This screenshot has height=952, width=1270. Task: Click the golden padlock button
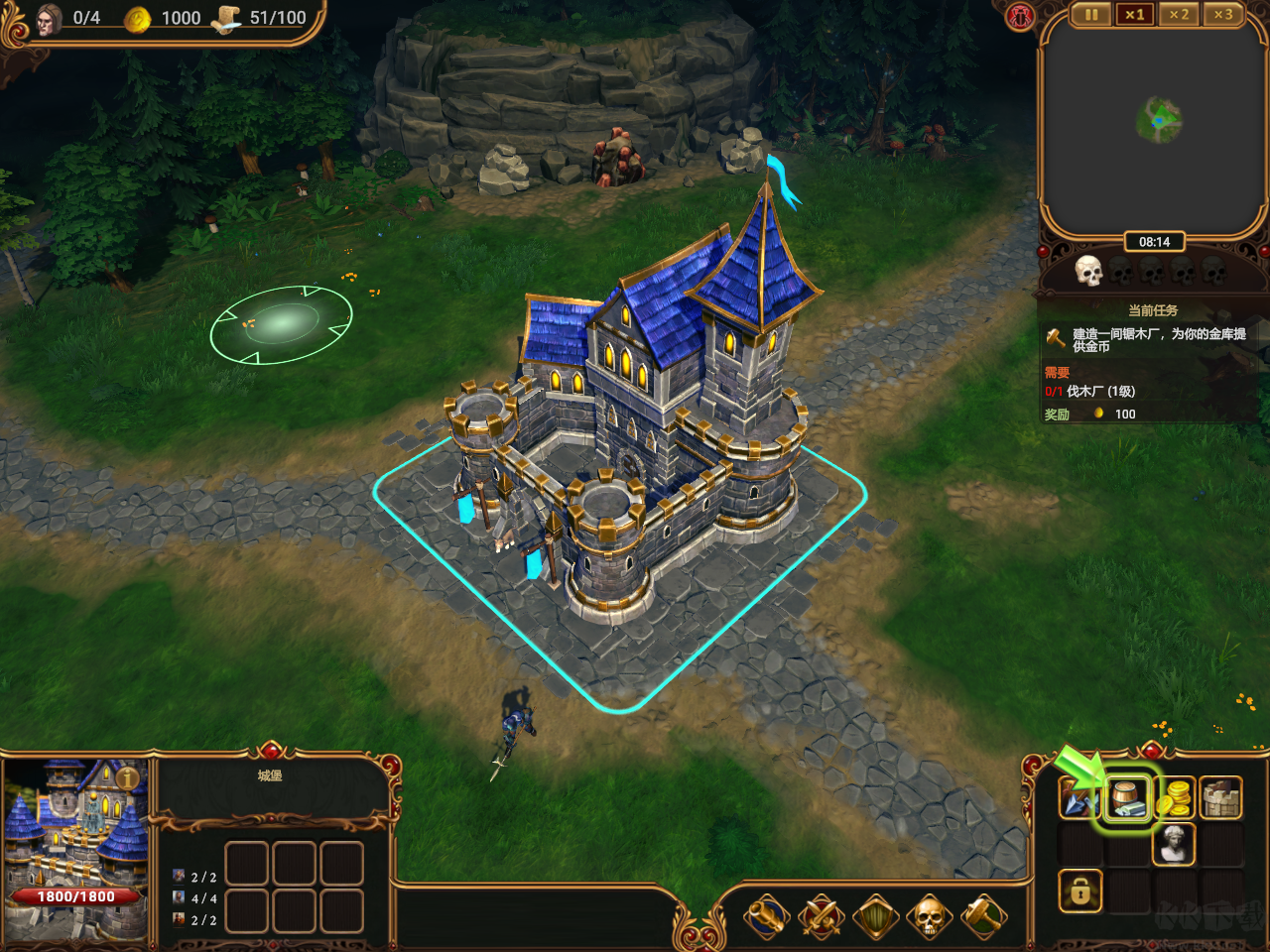click(1079, 892)
